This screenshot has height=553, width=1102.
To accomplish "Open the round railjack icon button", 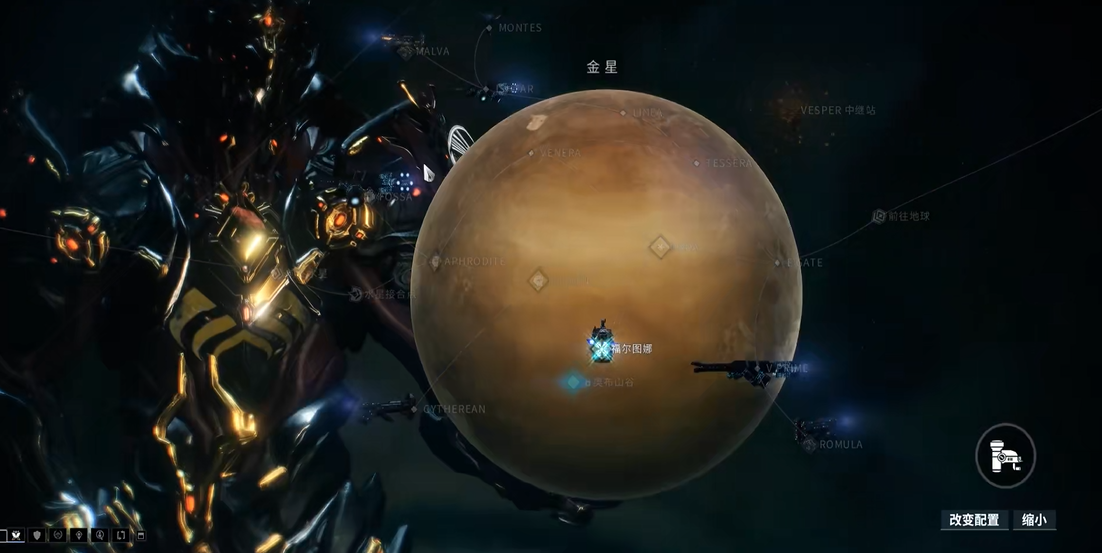I will tap(1005, 456).
